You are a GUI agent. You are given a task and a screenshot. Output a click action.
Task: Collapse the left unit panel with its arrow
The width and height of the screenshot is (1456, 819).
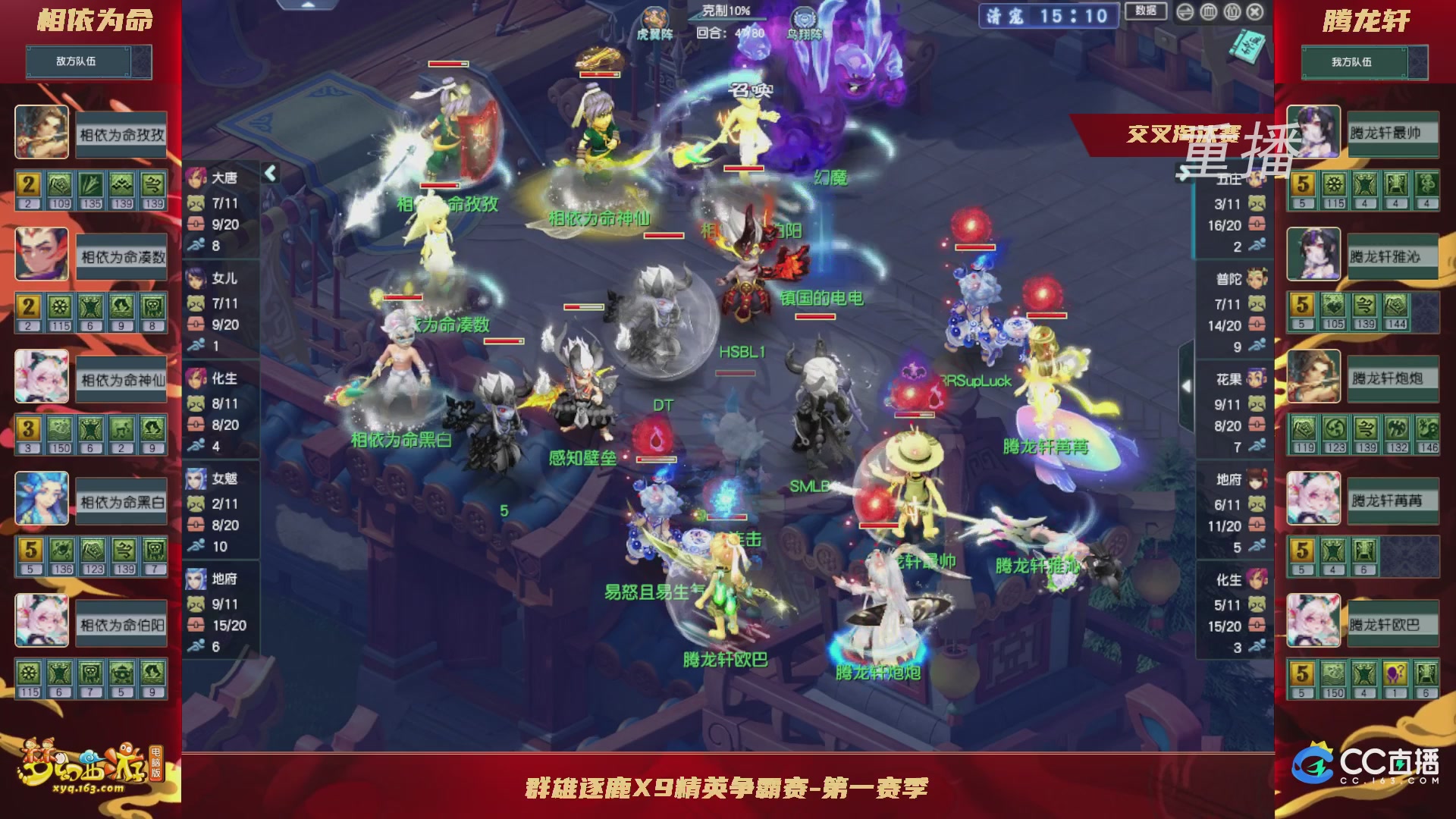pyautogui.click(x=269, y=173)
